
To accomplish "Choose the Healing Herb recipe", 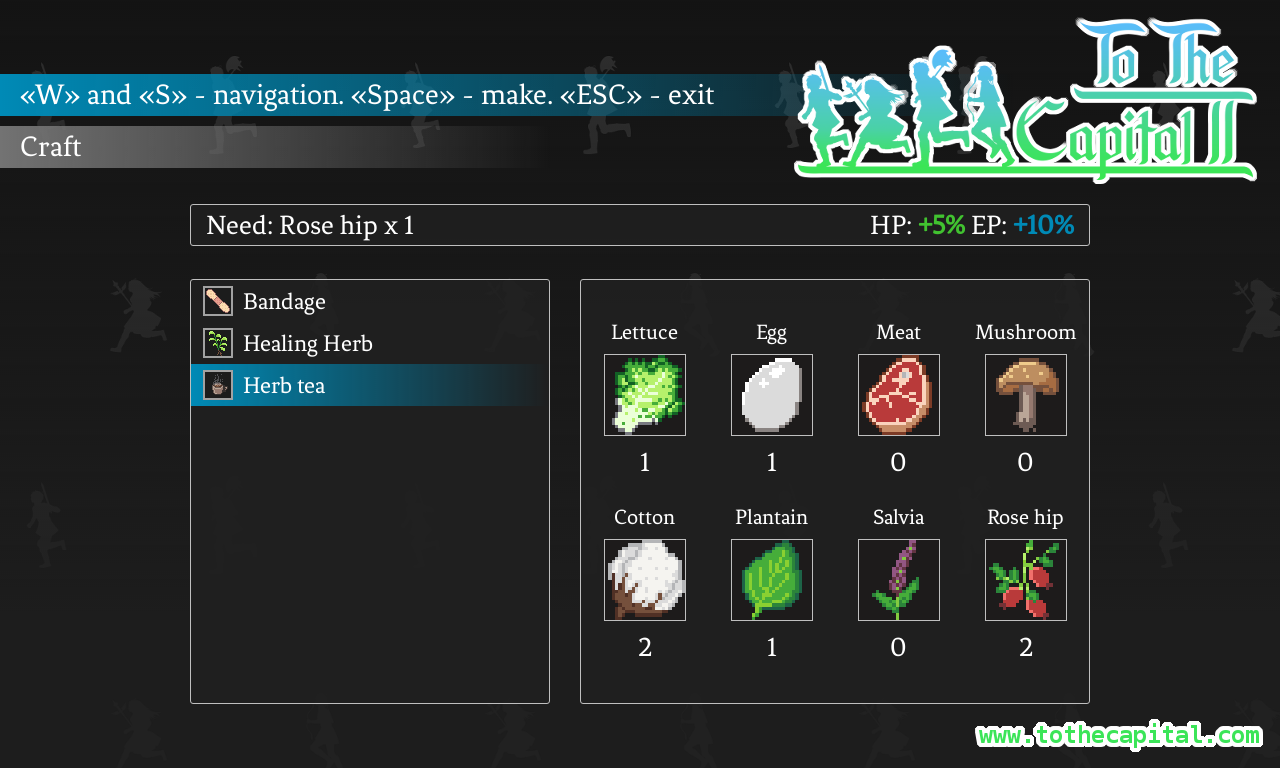I will pos(307,344).
